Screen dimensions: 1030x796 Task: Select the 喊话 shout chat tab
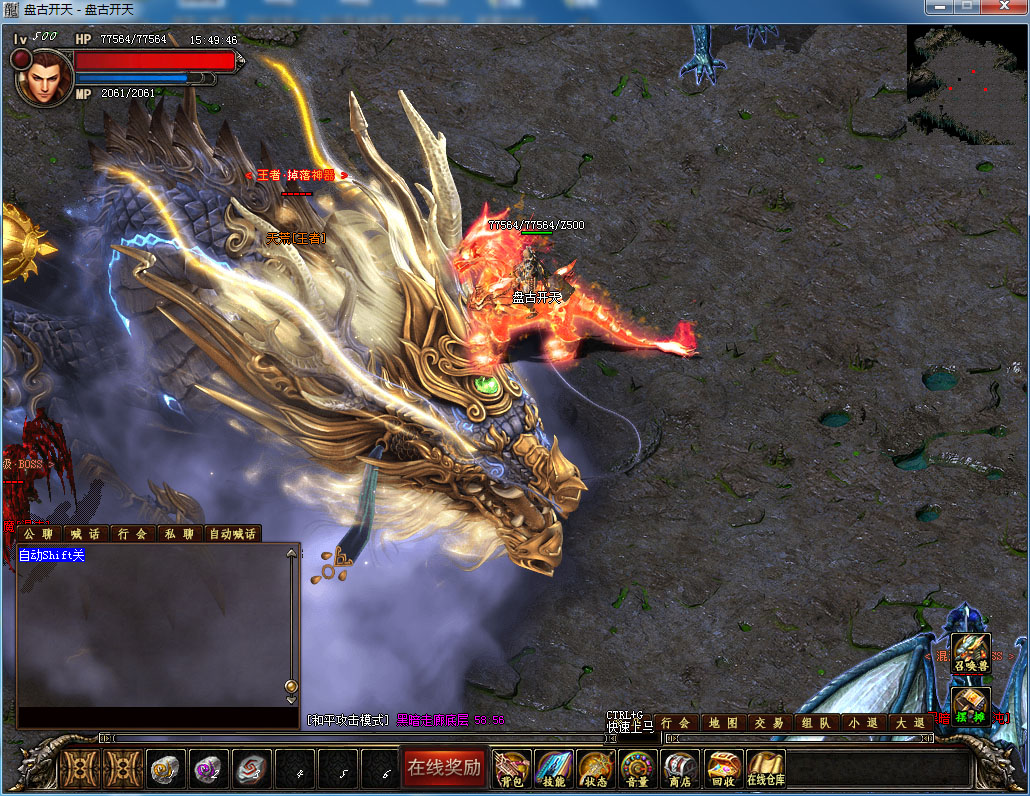[x=86, y=534]
